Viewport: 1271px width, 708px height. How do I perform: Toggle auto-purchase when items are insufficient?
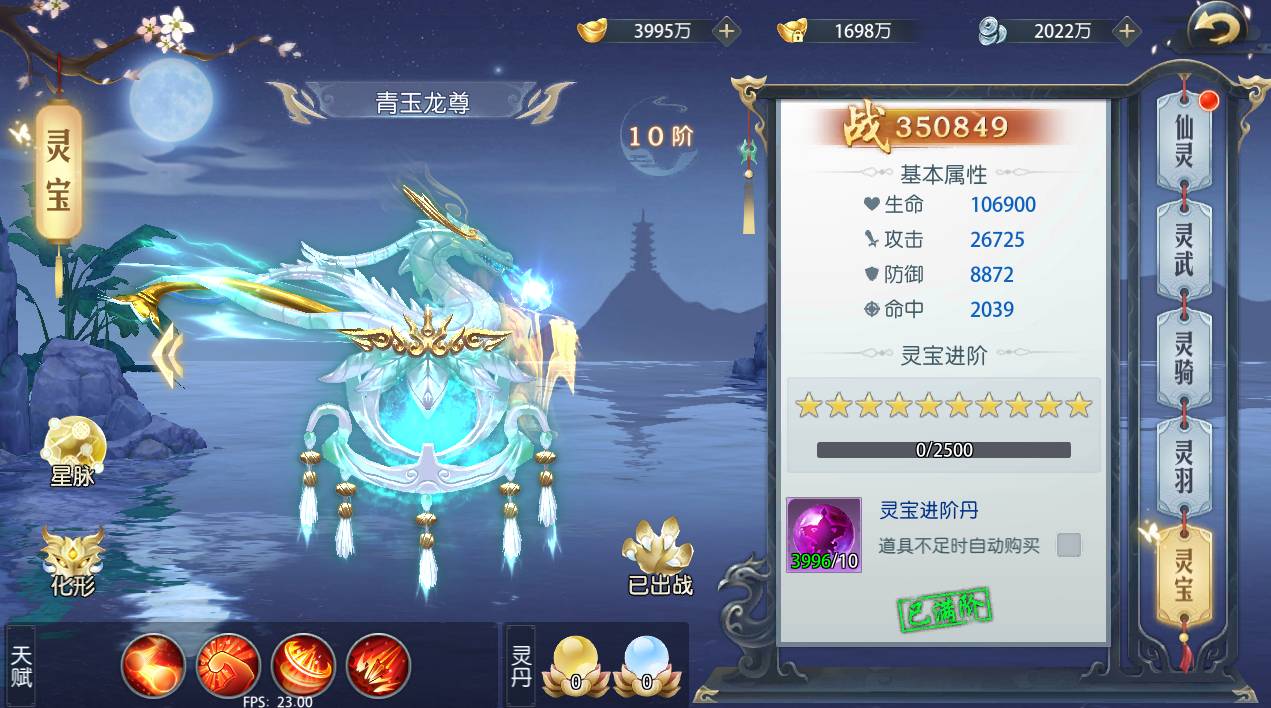[x=1069, y=545]
